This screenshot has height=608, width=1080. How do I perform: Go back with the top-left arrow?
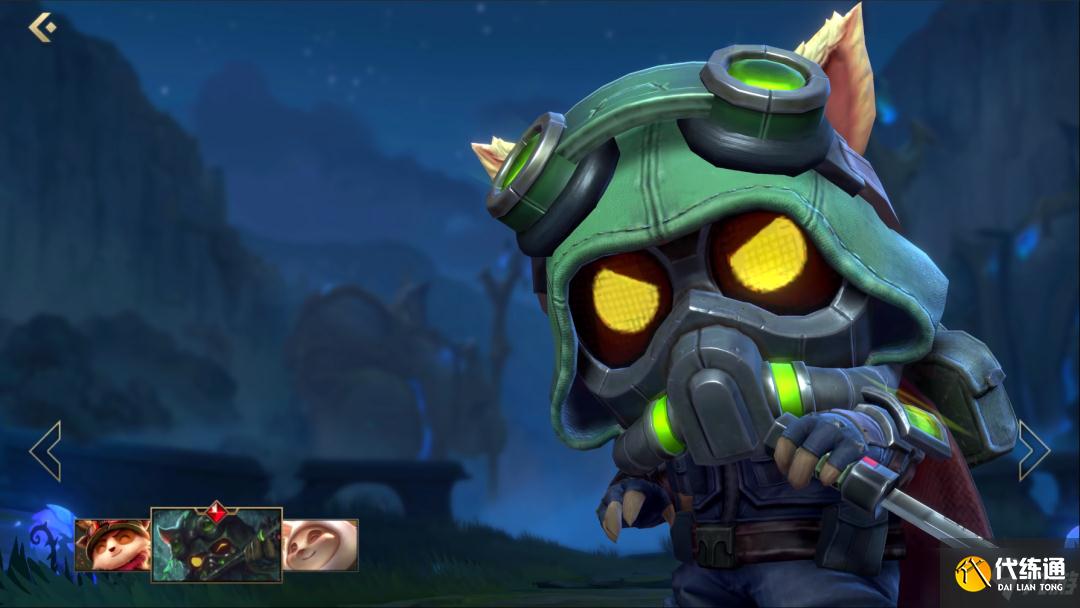coord(42,27)
